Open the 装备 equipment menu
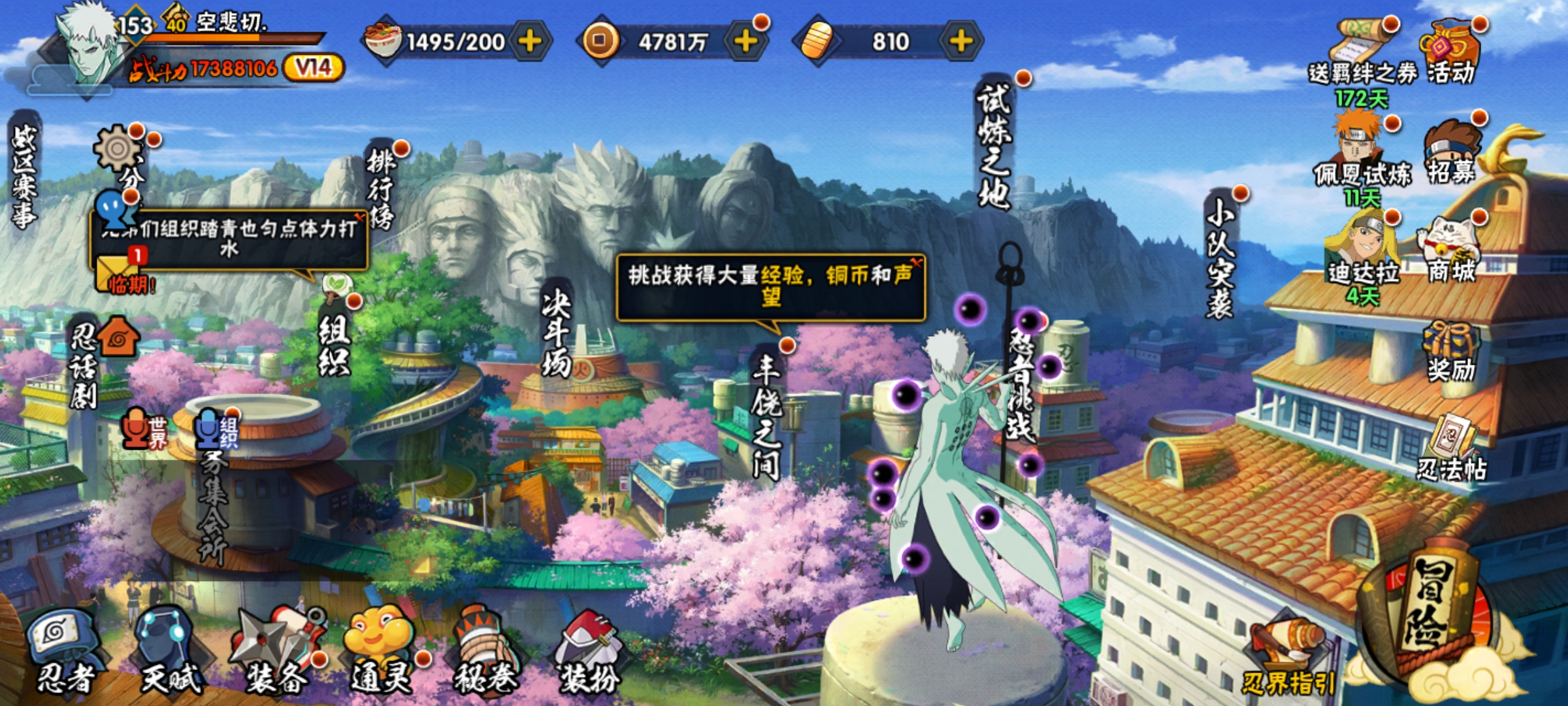This screenshot has width=1568, height=706. [278, 650]
